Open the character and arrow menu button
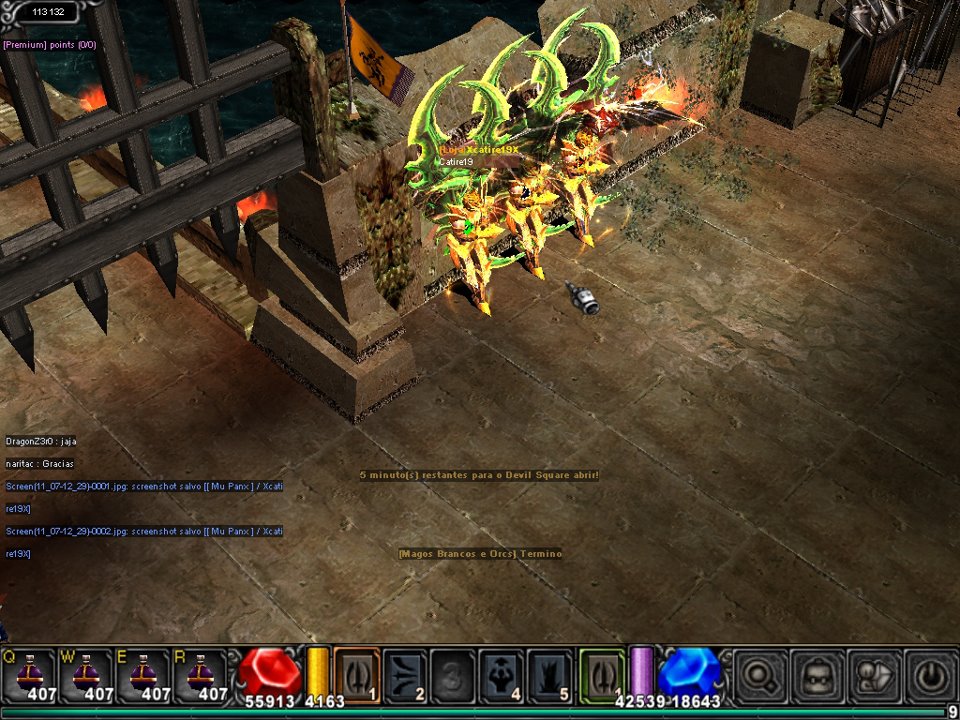Viewport: 960px width, 720px height. 873,675
